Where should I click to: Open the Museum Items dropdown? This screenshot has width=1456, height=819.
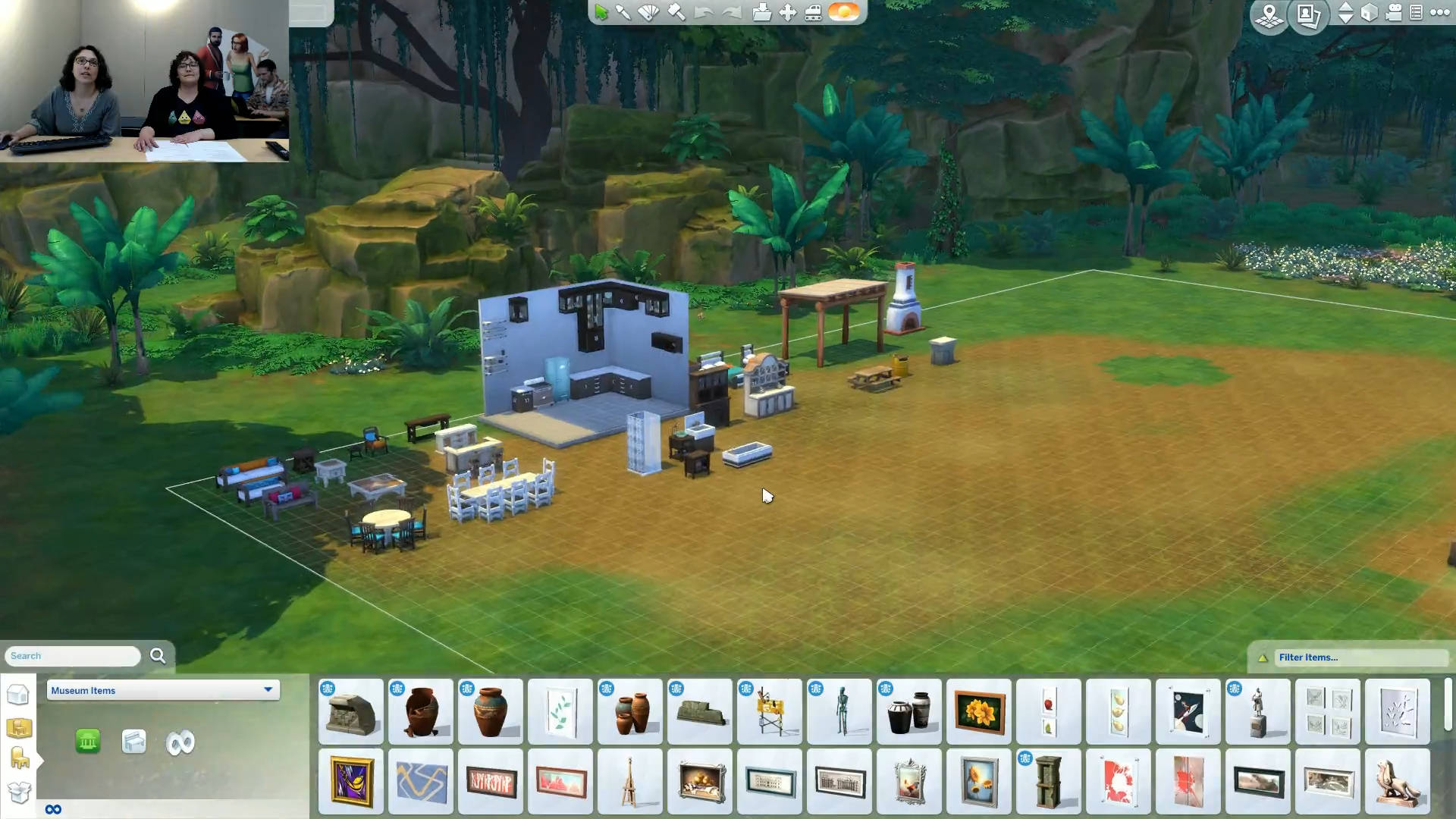(163, 690)
